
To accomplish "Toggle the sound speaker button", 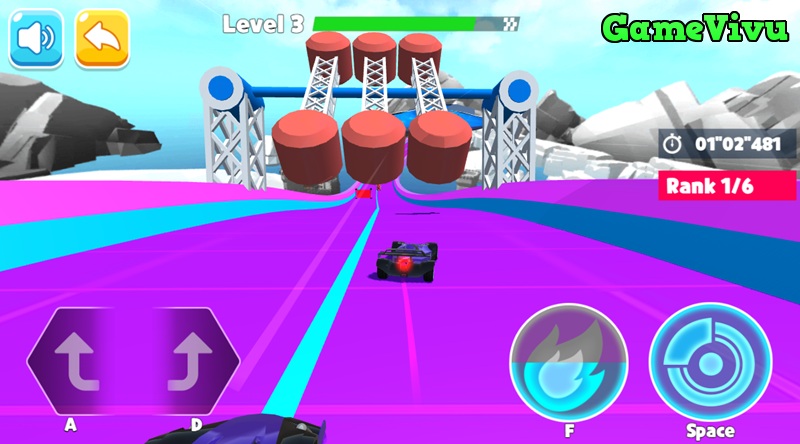I will [x=36, y=39].
